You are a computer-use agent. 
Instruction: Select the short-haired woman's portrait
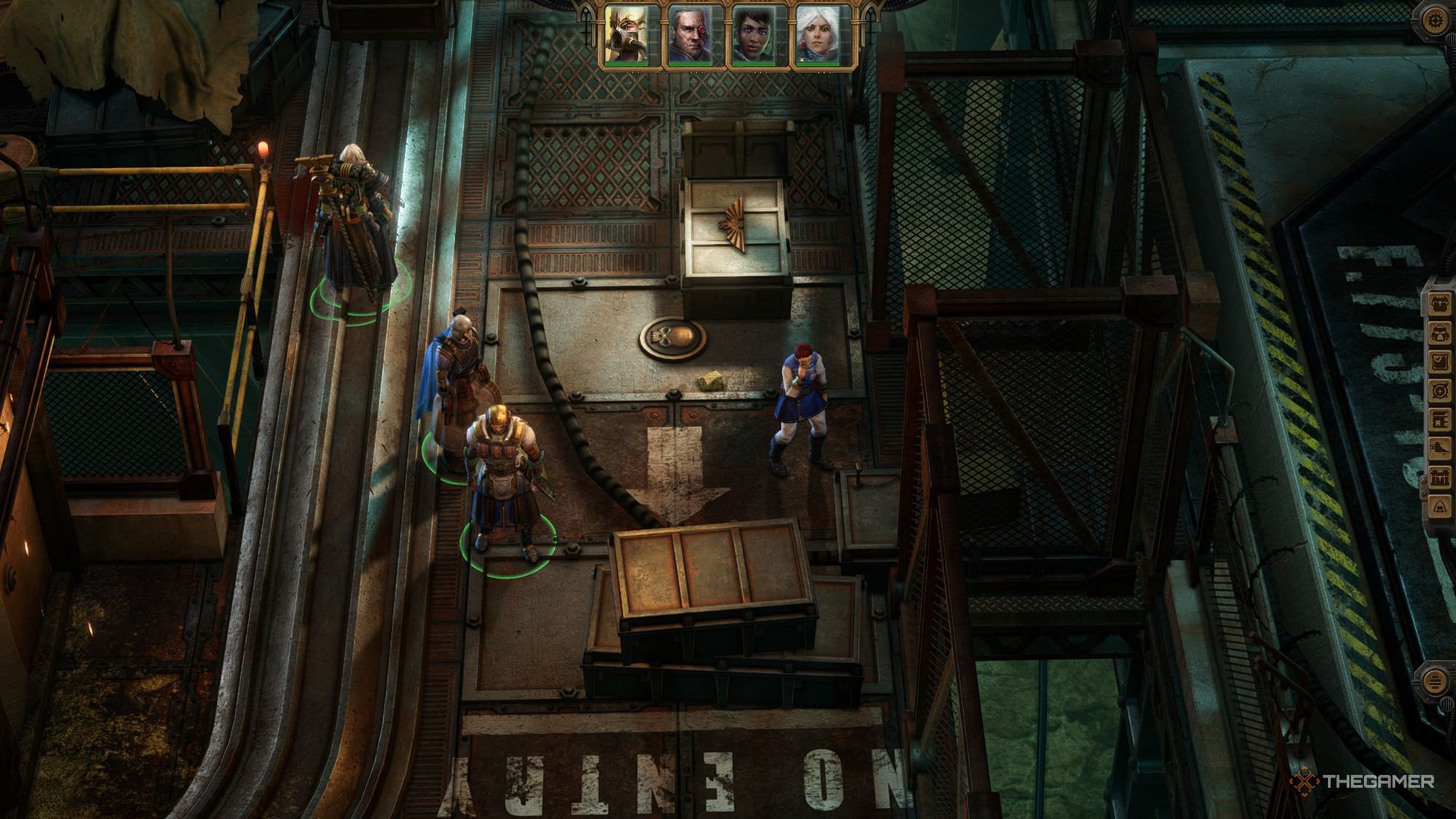tap(754, 33)
